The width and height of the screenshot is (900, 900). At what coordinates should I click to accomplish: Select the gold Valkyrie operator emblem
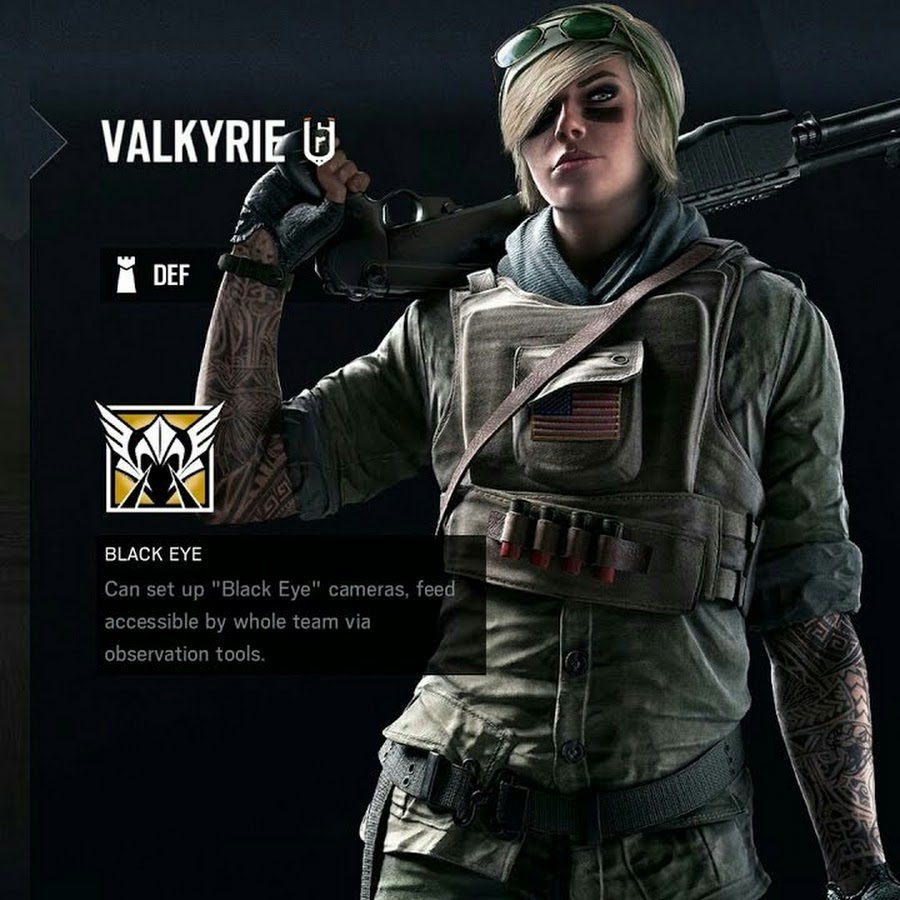point(159,457)
